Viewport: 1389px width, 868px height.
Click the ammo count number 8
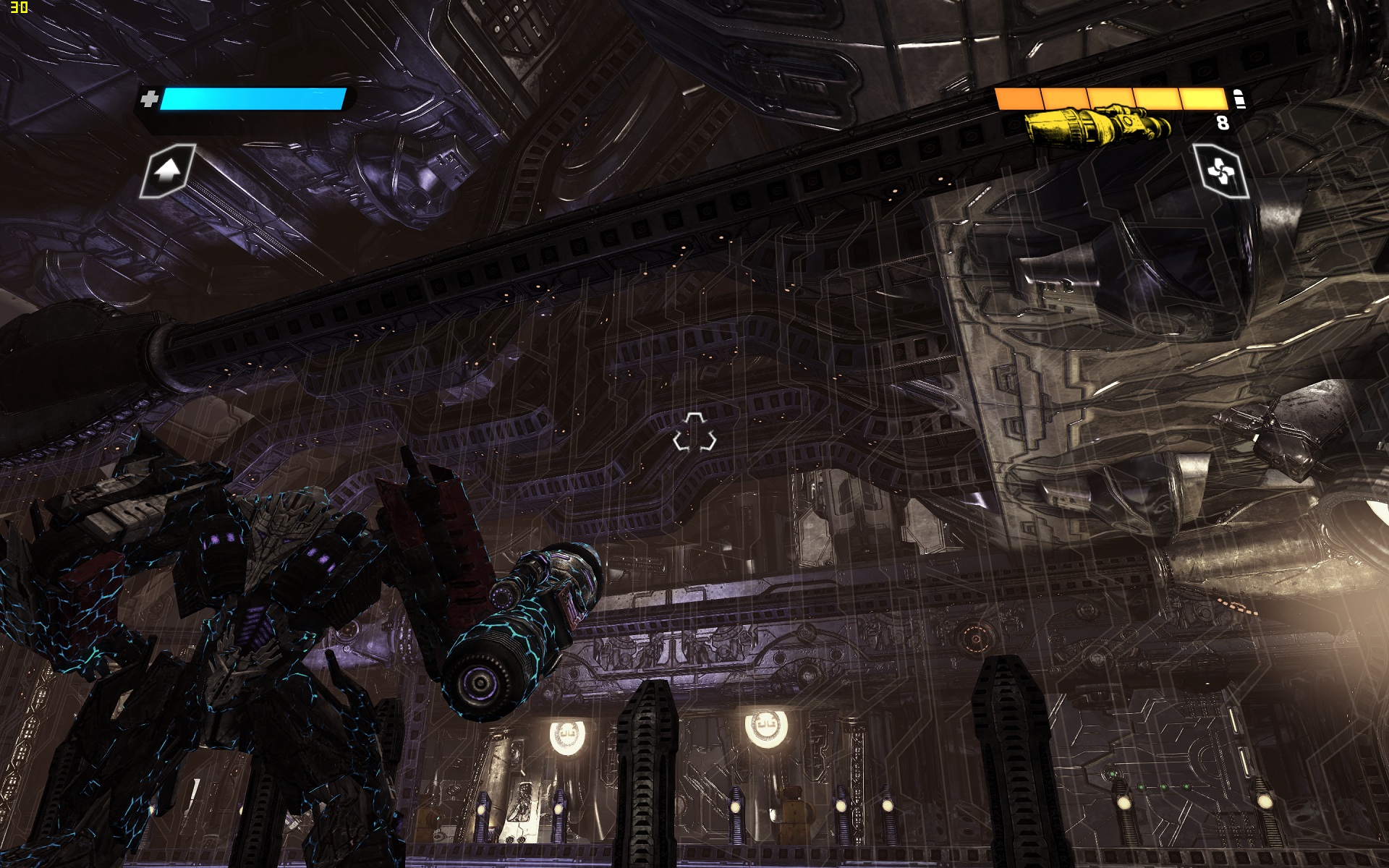[x=1223, y=124]
